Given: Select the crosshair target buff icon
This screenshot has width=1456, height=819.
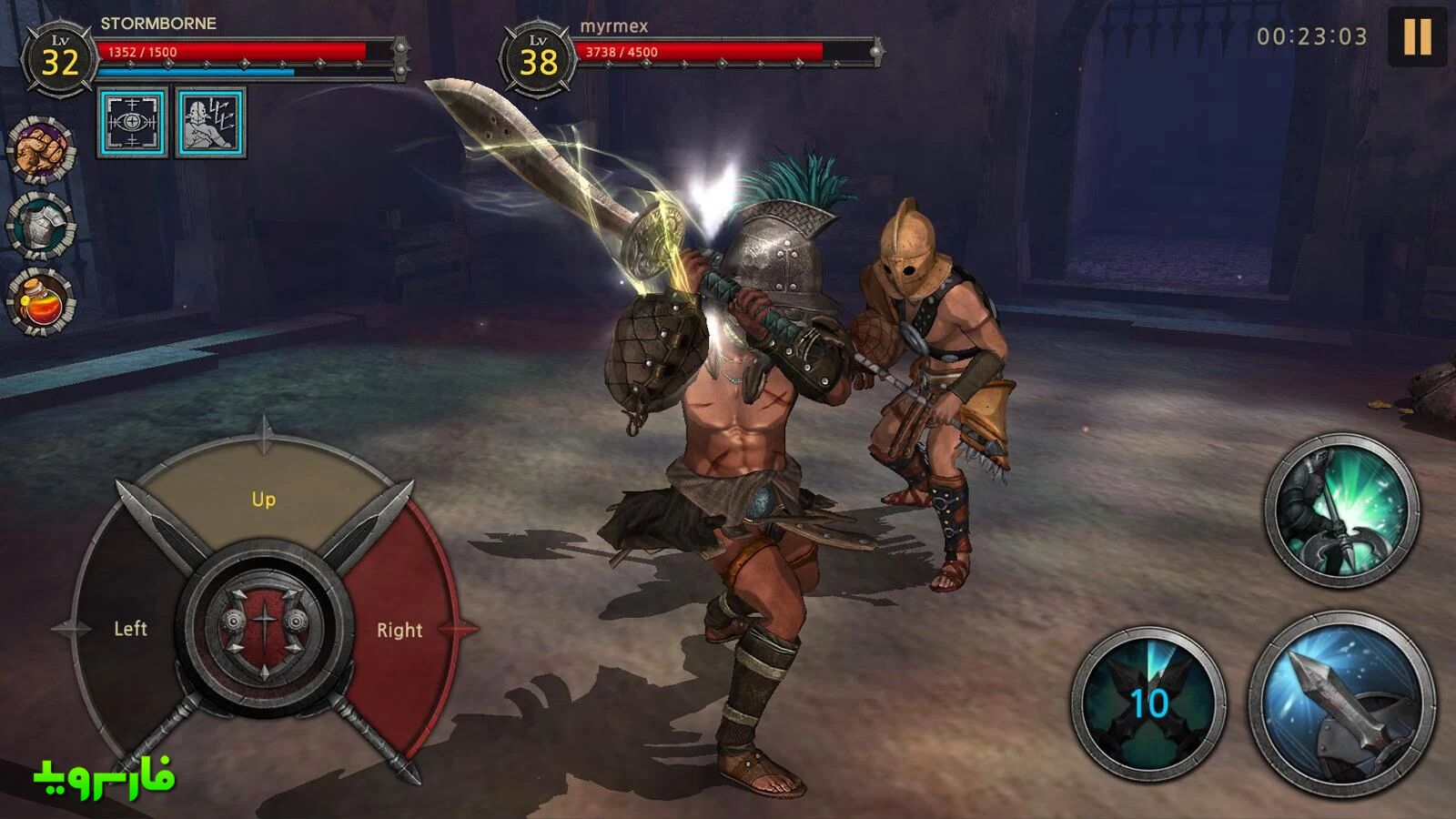Looking at the screenshot, I should (133, 123).
